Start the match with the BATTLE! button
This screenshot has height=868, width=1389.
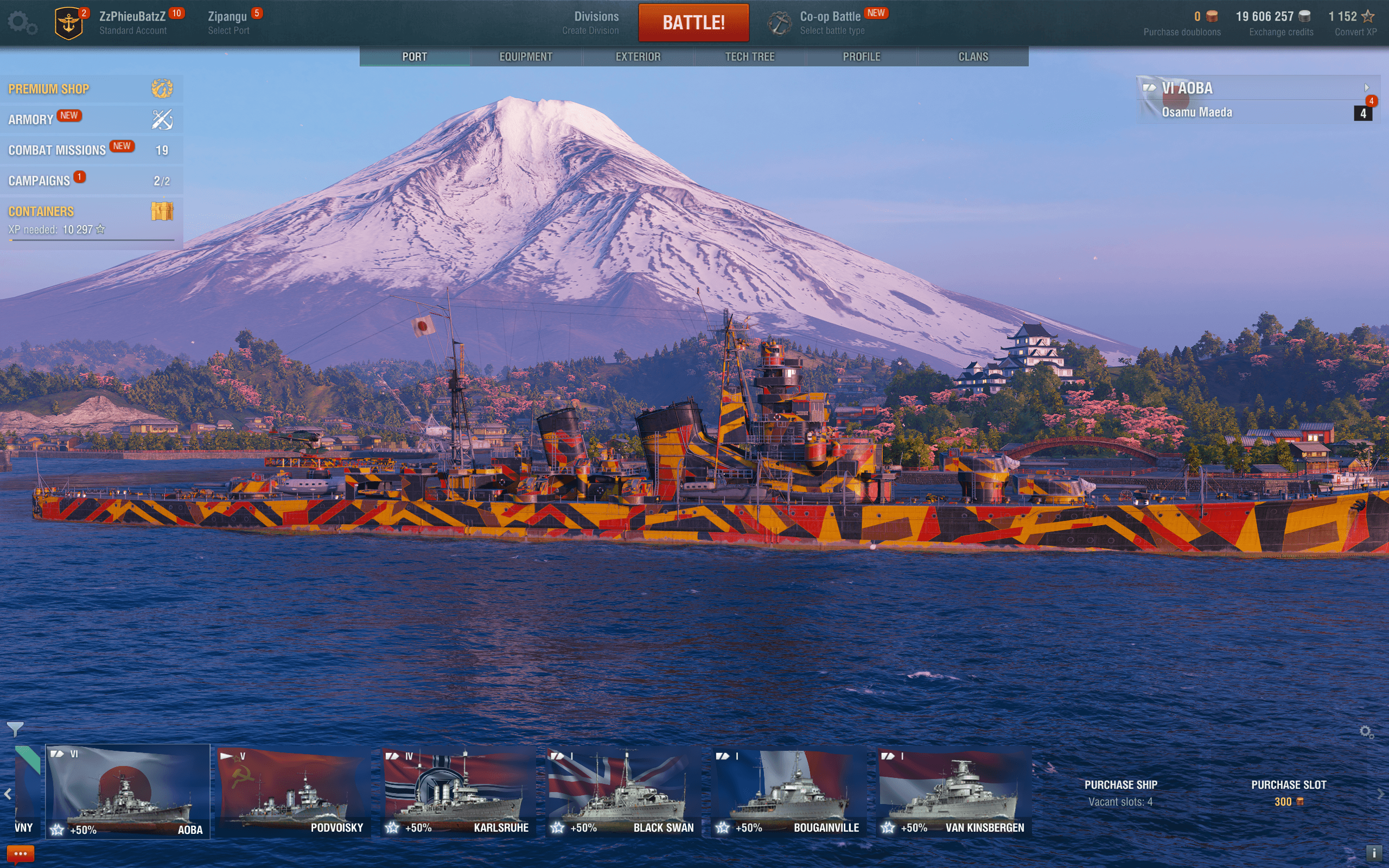coord(693,23)
